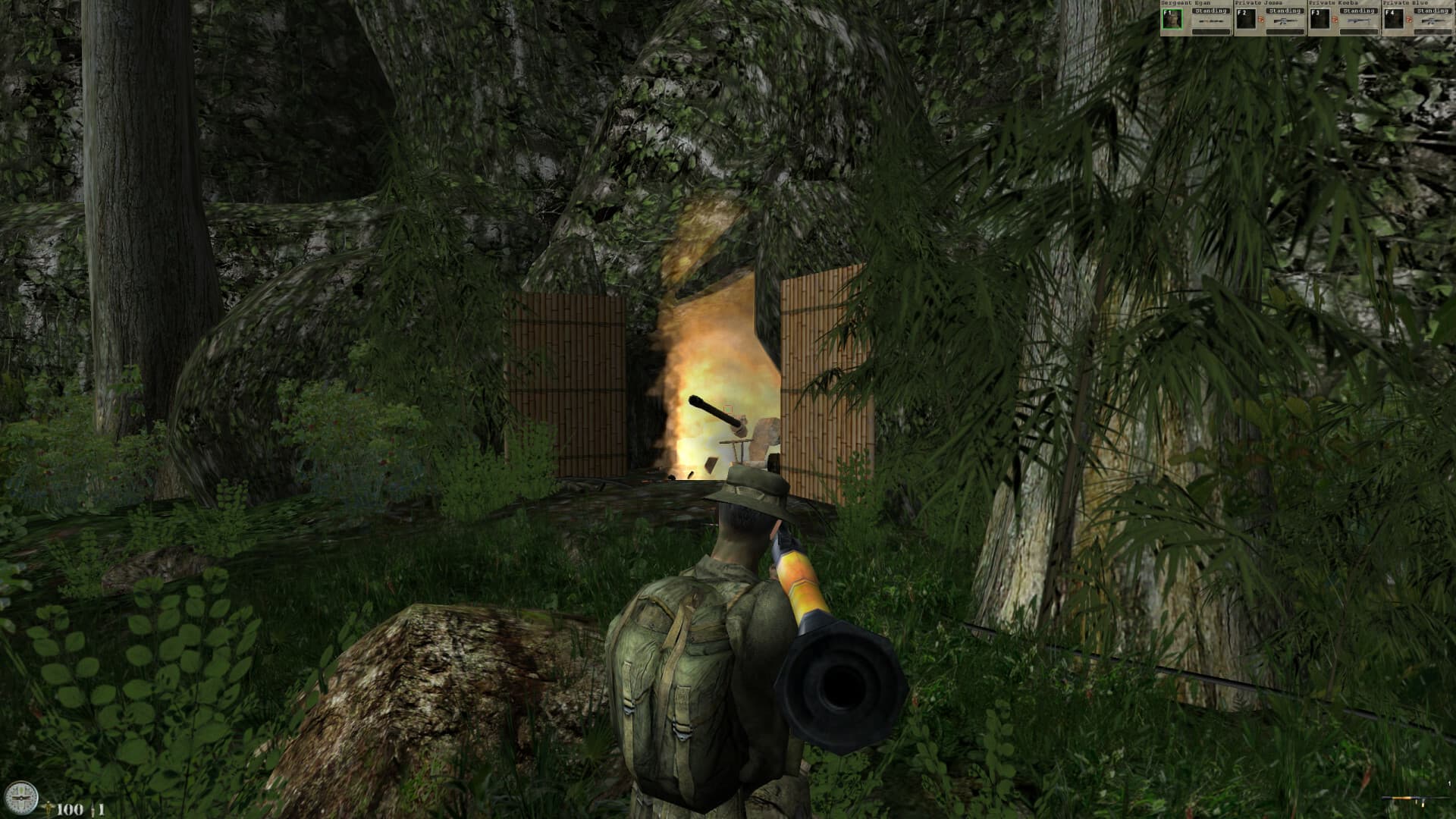Viewport: 1456px width, 819px height.
Task: Click Private Jossa's M16 rifle icon
Action: tap(1286, 20)
